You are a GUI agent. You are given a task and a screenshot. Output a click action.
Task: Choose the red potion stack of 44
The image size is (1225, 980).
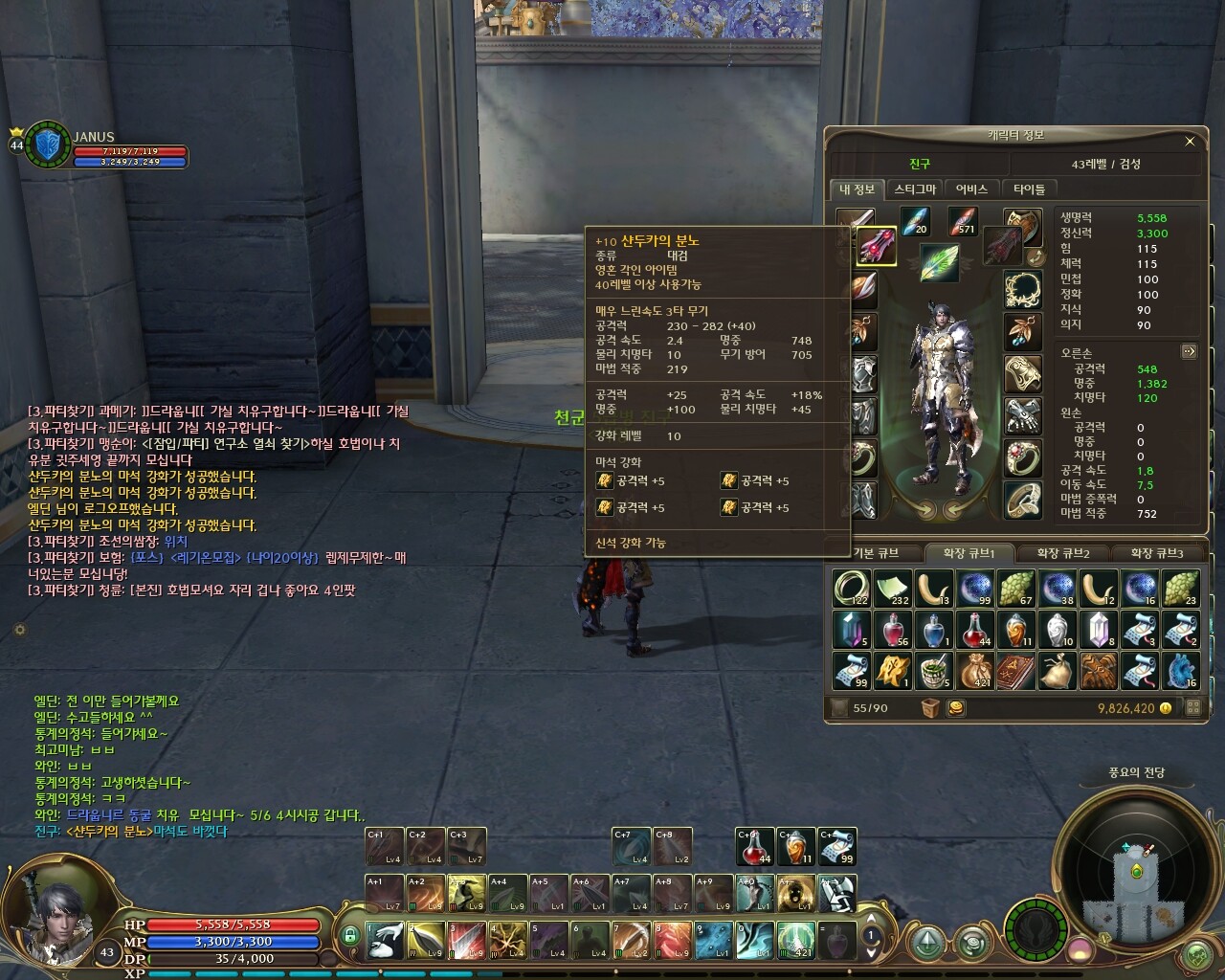click(975, 629)
